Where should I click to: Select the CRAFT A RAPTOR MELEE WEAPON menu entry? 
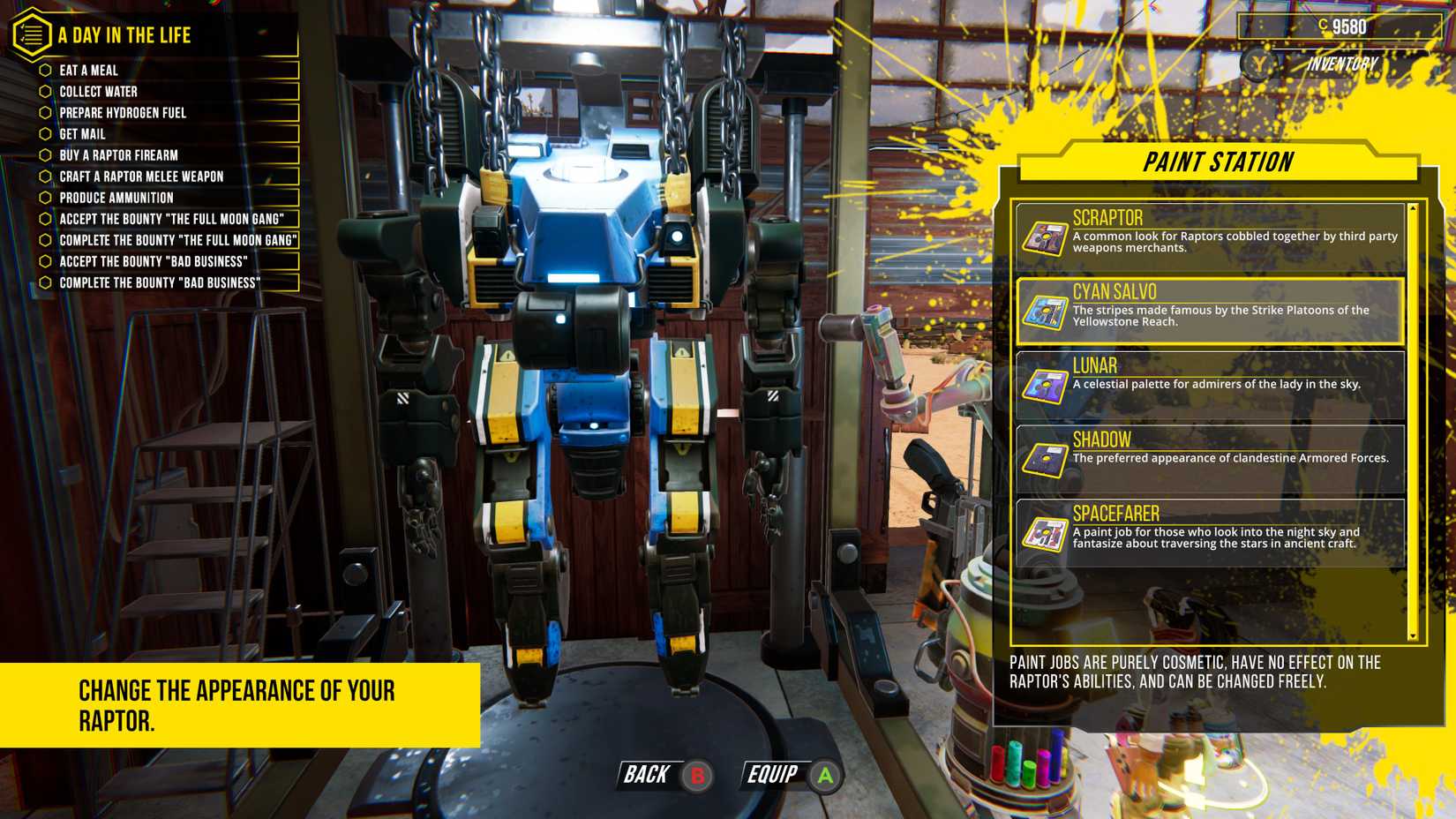[139, 177]
